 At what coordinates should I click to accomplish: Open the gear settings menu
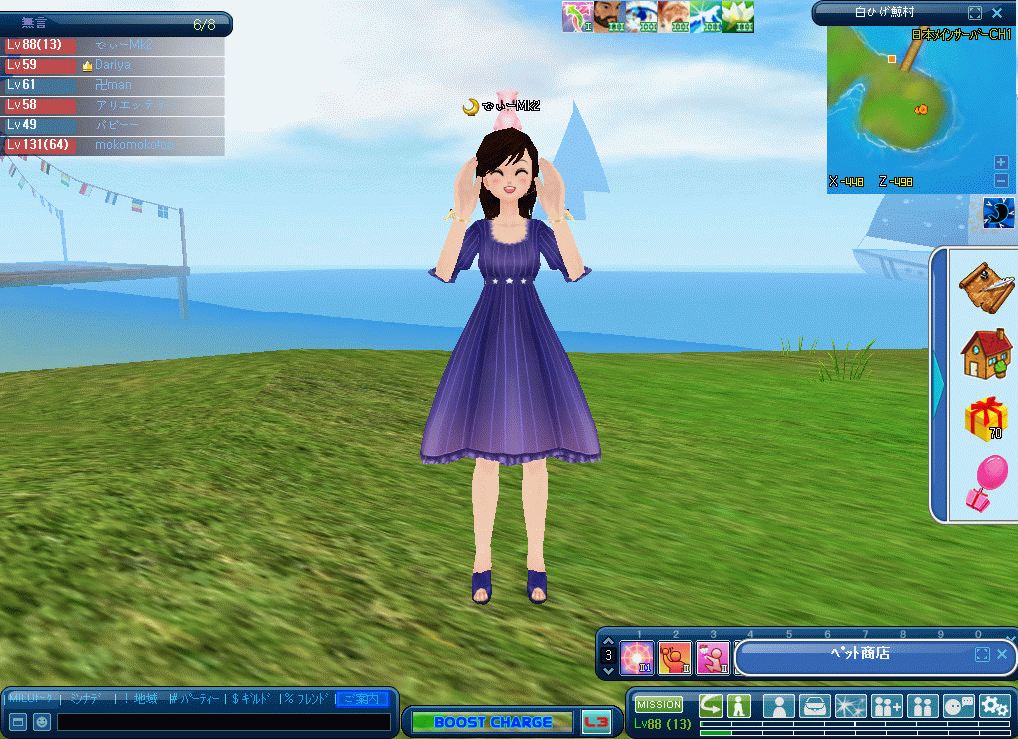(x=994, y=706)
